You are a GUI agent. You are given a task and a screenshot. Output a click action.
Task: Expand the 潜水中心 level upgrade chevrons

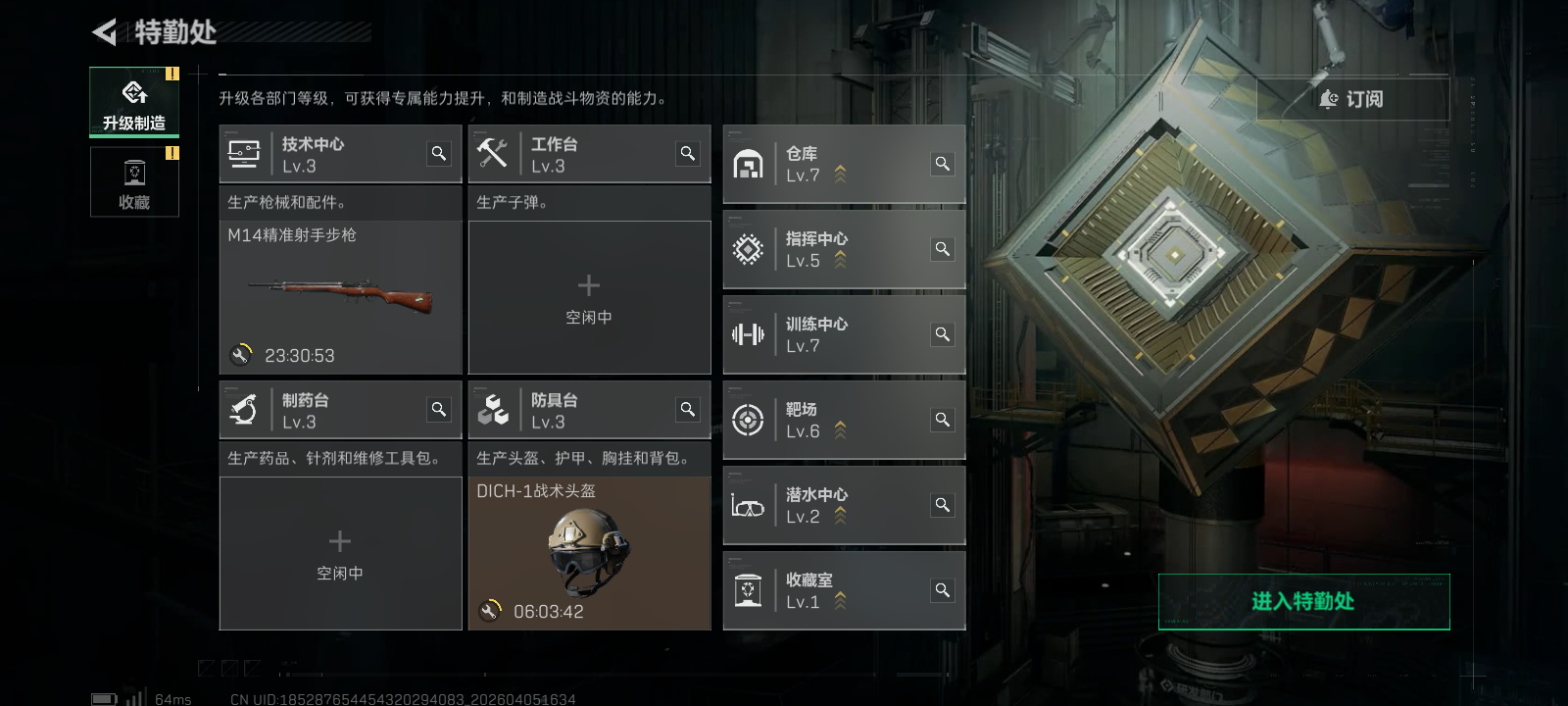[x=838, y=513]
